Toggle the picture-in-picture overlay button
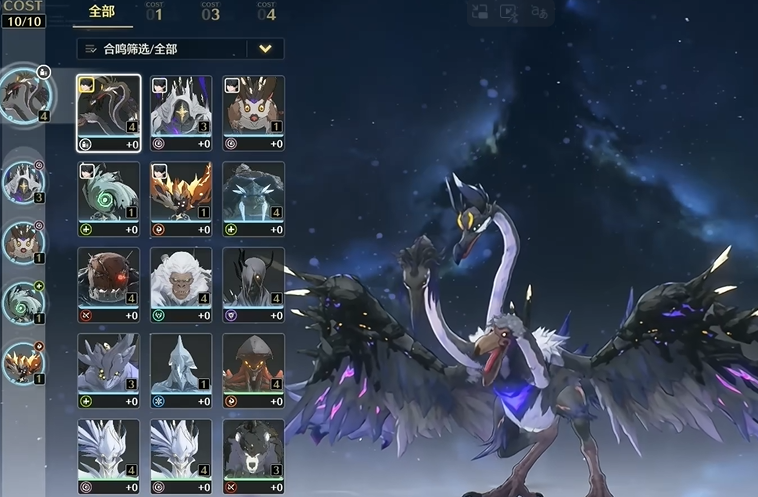 pos(479,13)
